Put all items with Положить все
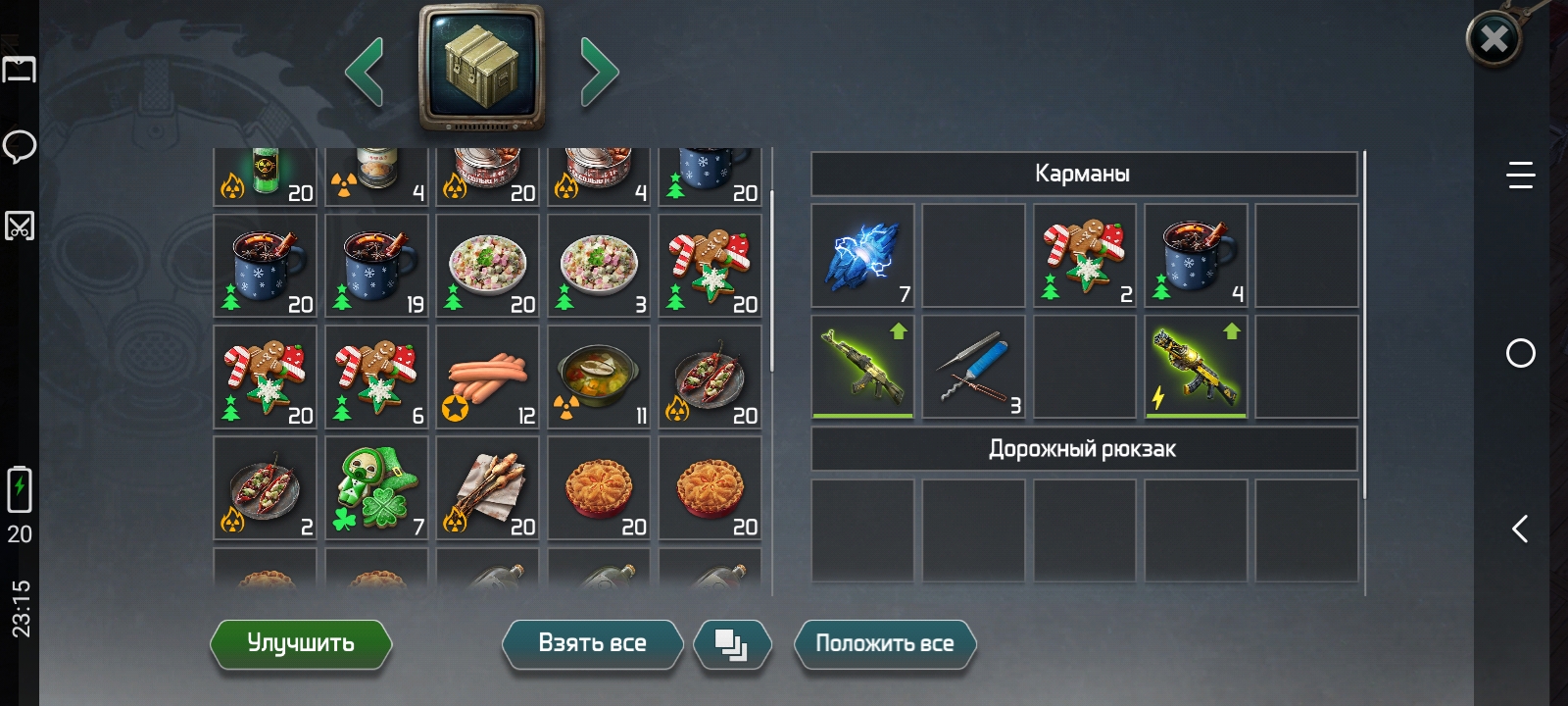 click(884, 644)
